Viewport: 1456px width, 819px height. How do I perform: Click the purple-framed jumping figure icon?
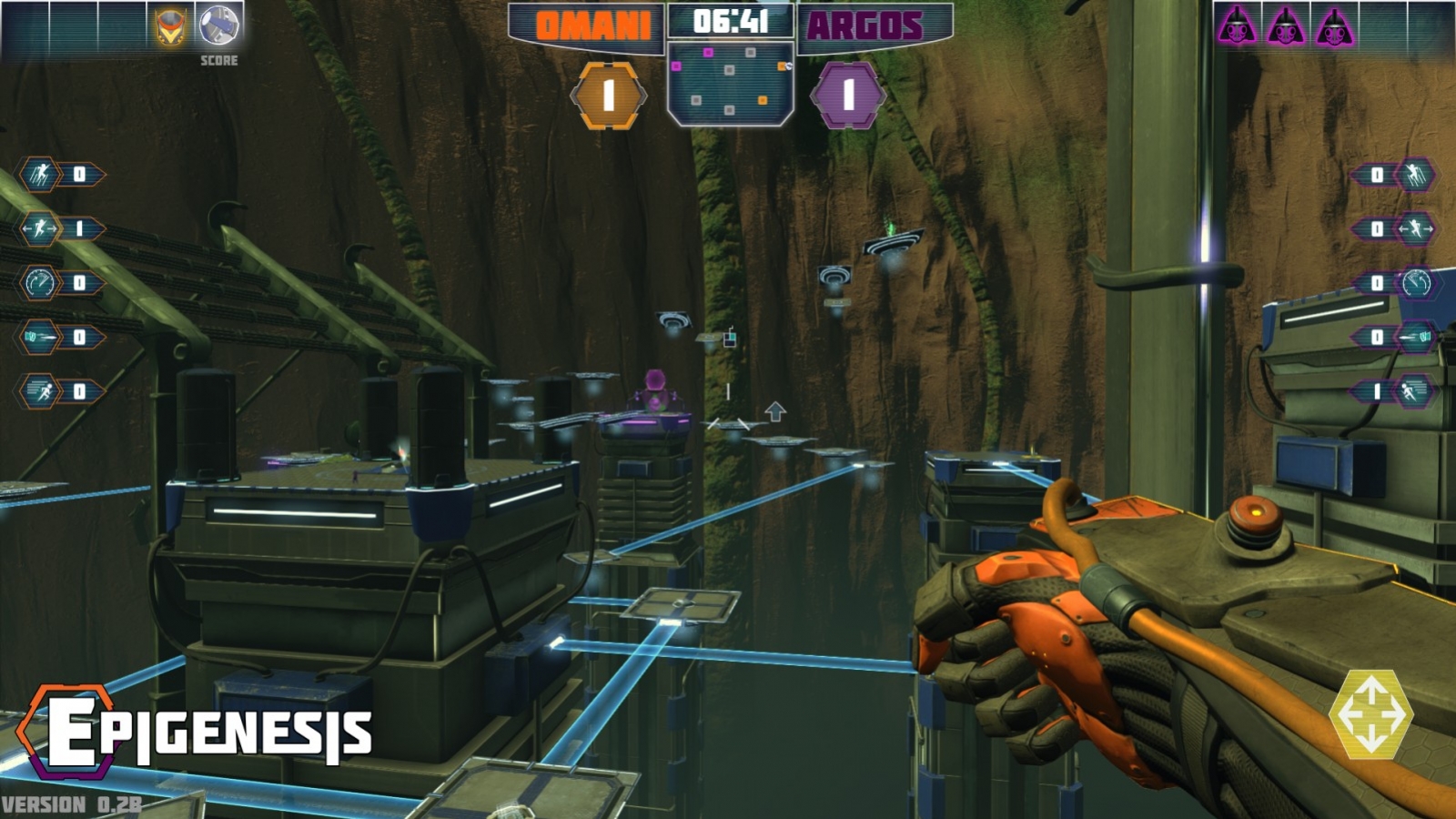1415,174
